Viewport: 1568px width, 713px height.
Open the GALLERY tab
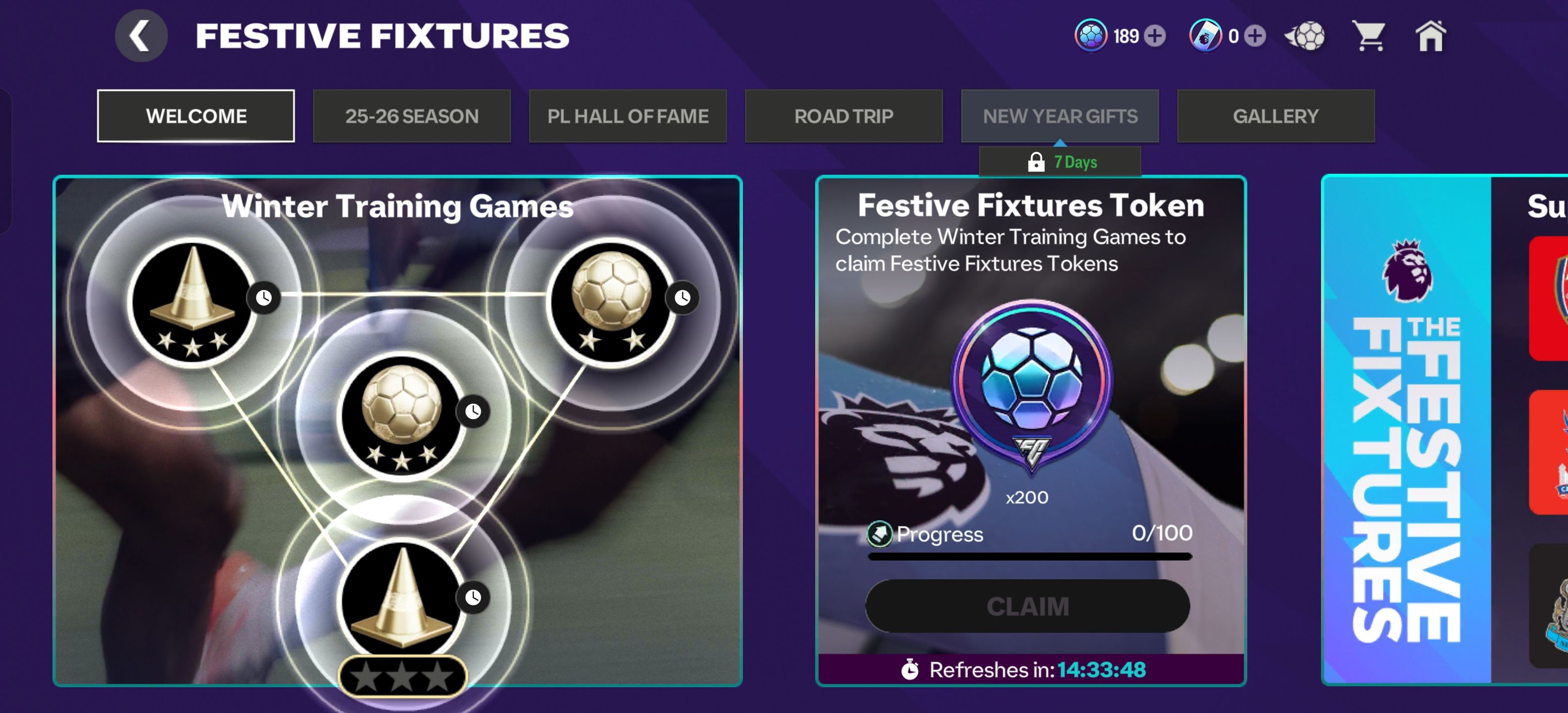click(1276, 116)
